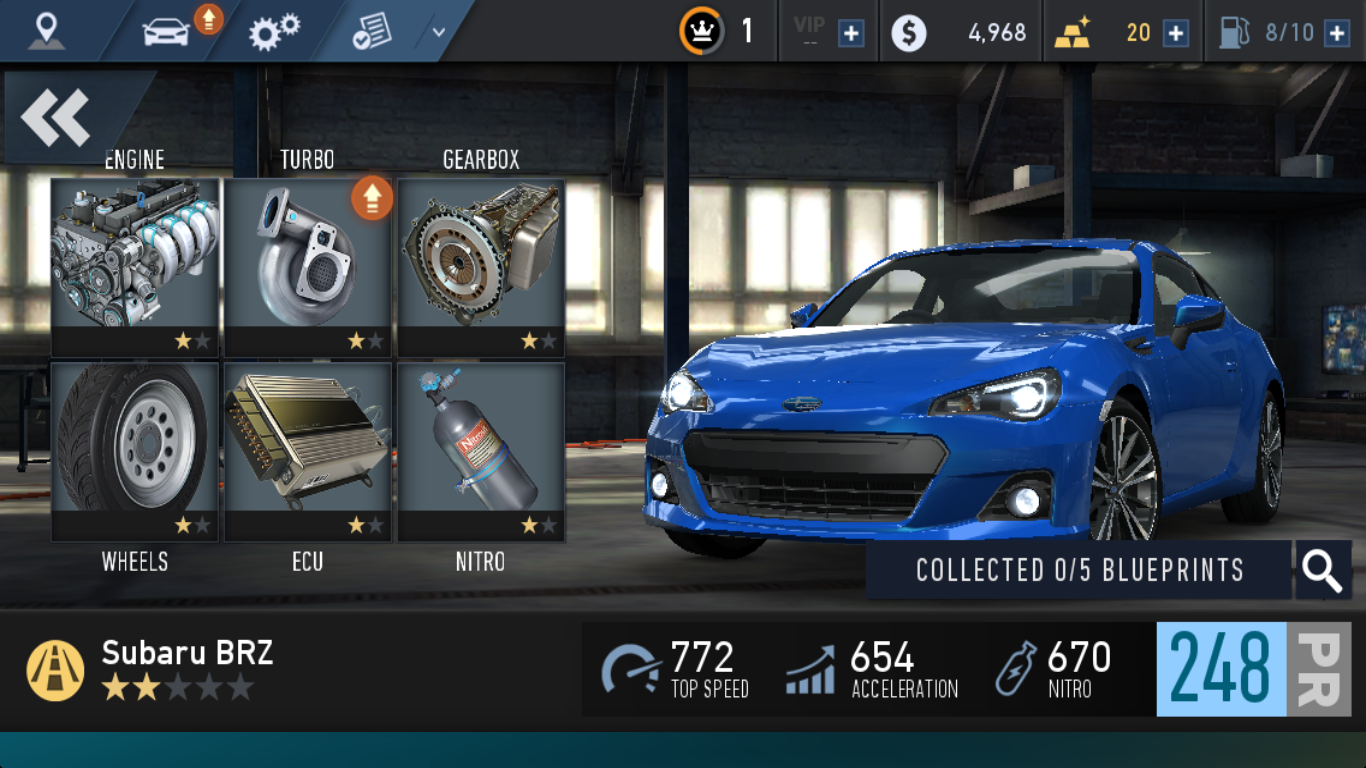The width and height of the screenshot is (1366, 768).
Task: Open the crown player level icon
Action: tap(702, 31)
